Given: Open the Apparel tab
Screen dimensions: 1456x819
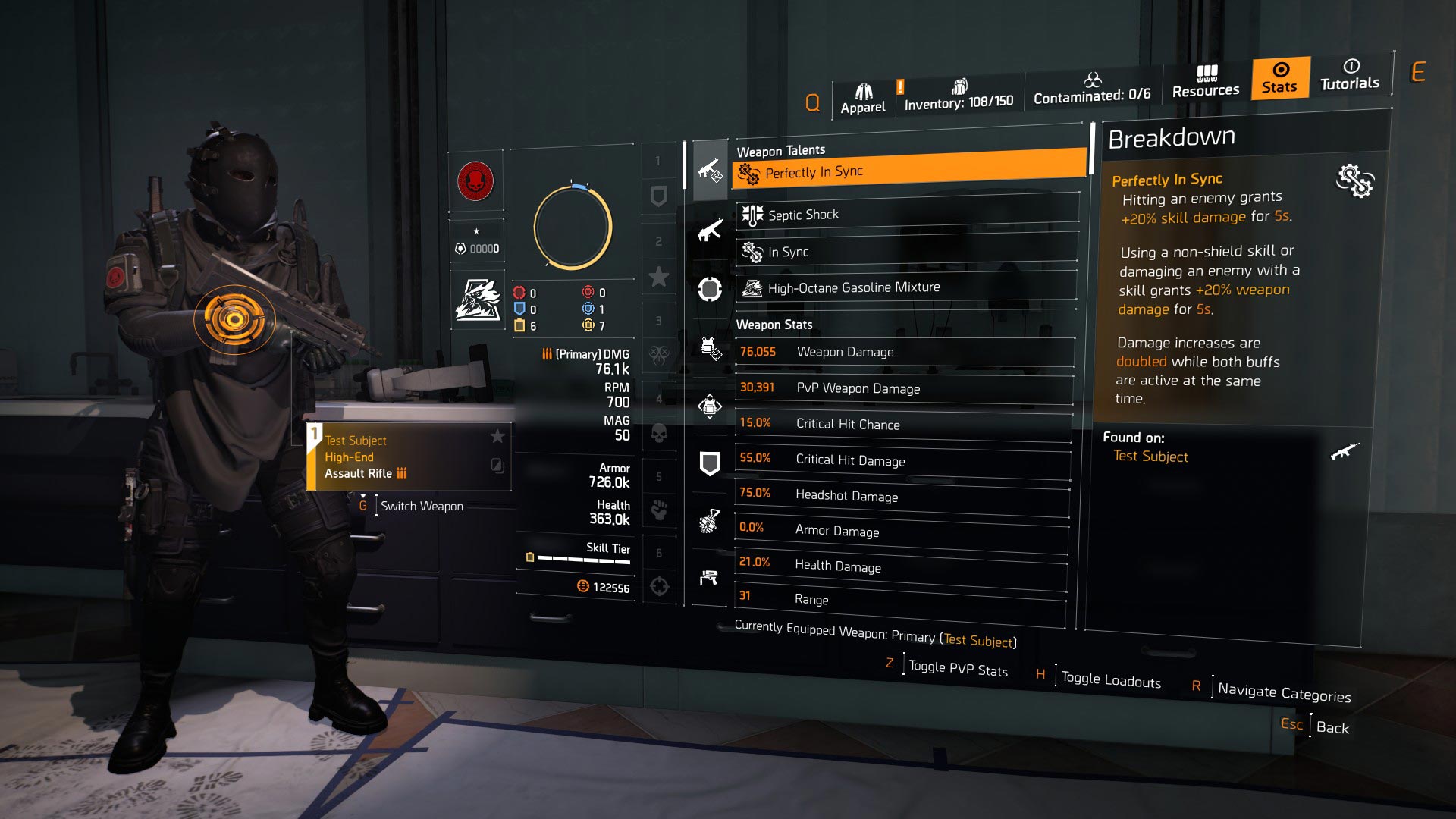Looking at the screenshot, I should pos(863,93).
